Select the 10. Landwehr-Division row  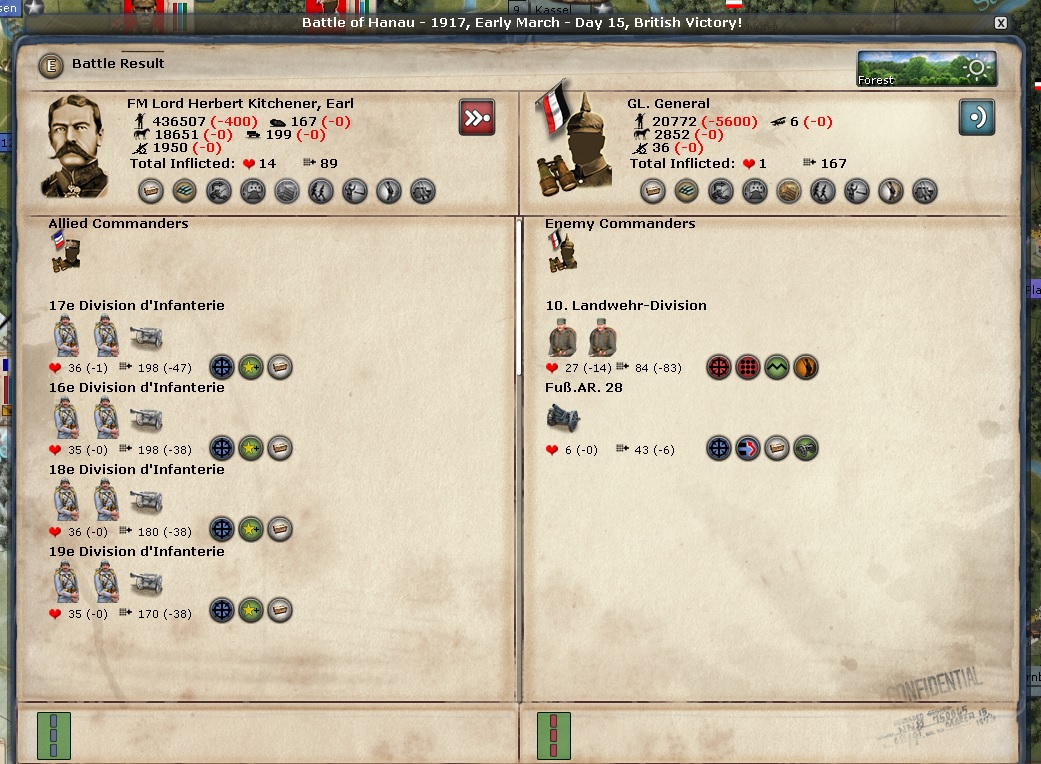click(626, 306)
